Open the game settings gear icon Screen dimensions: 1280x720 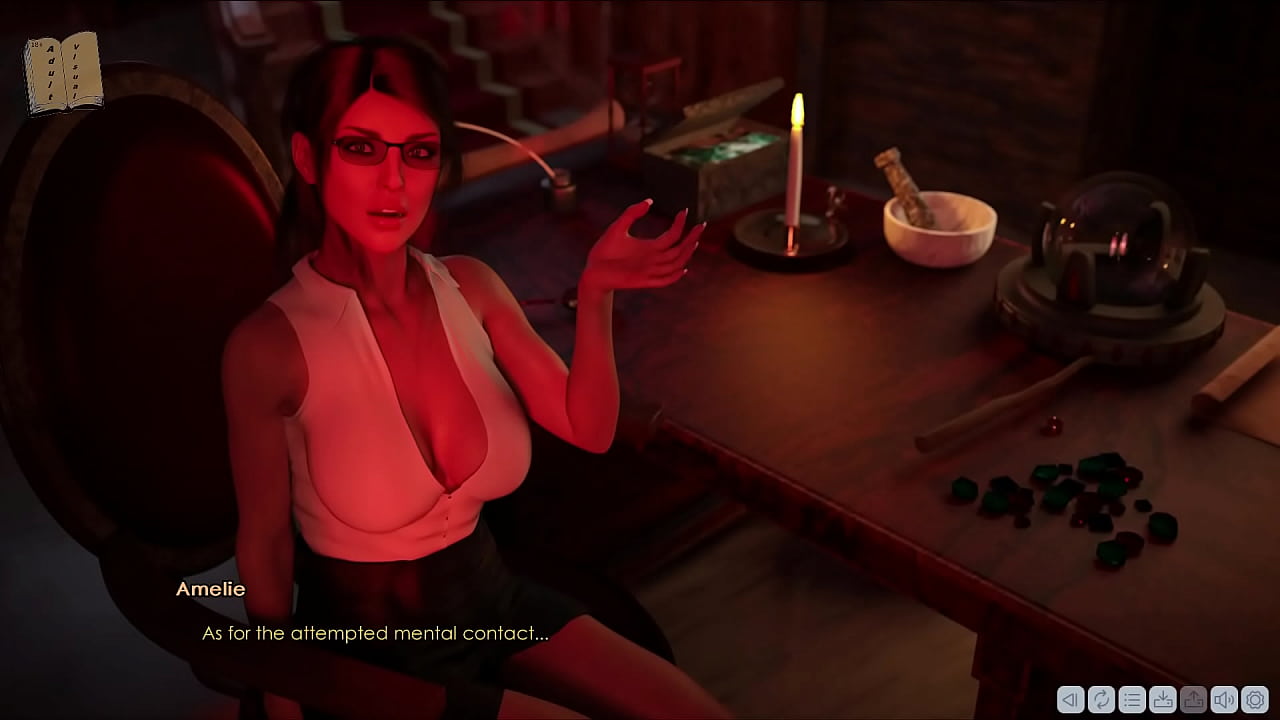coord(1255,700)
